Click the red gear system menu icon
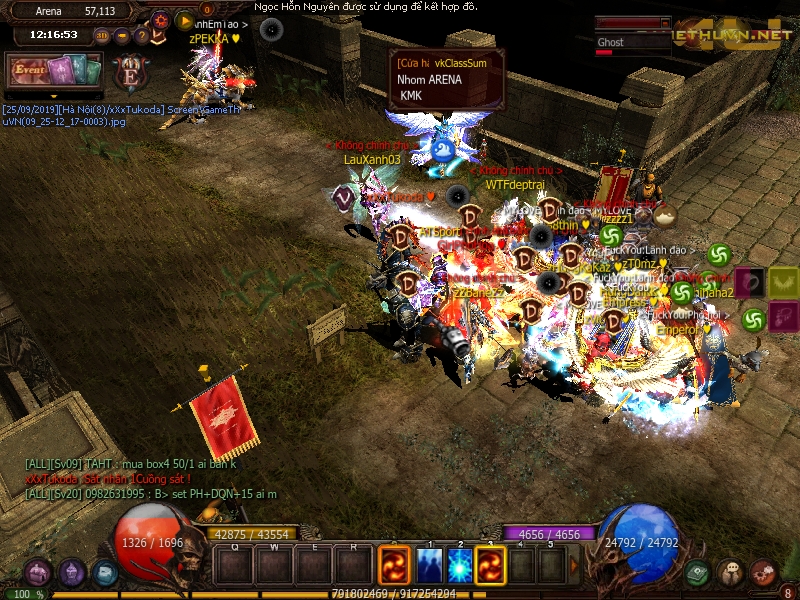This screenshot has width=800, height=600. click(x=764, y=573)
